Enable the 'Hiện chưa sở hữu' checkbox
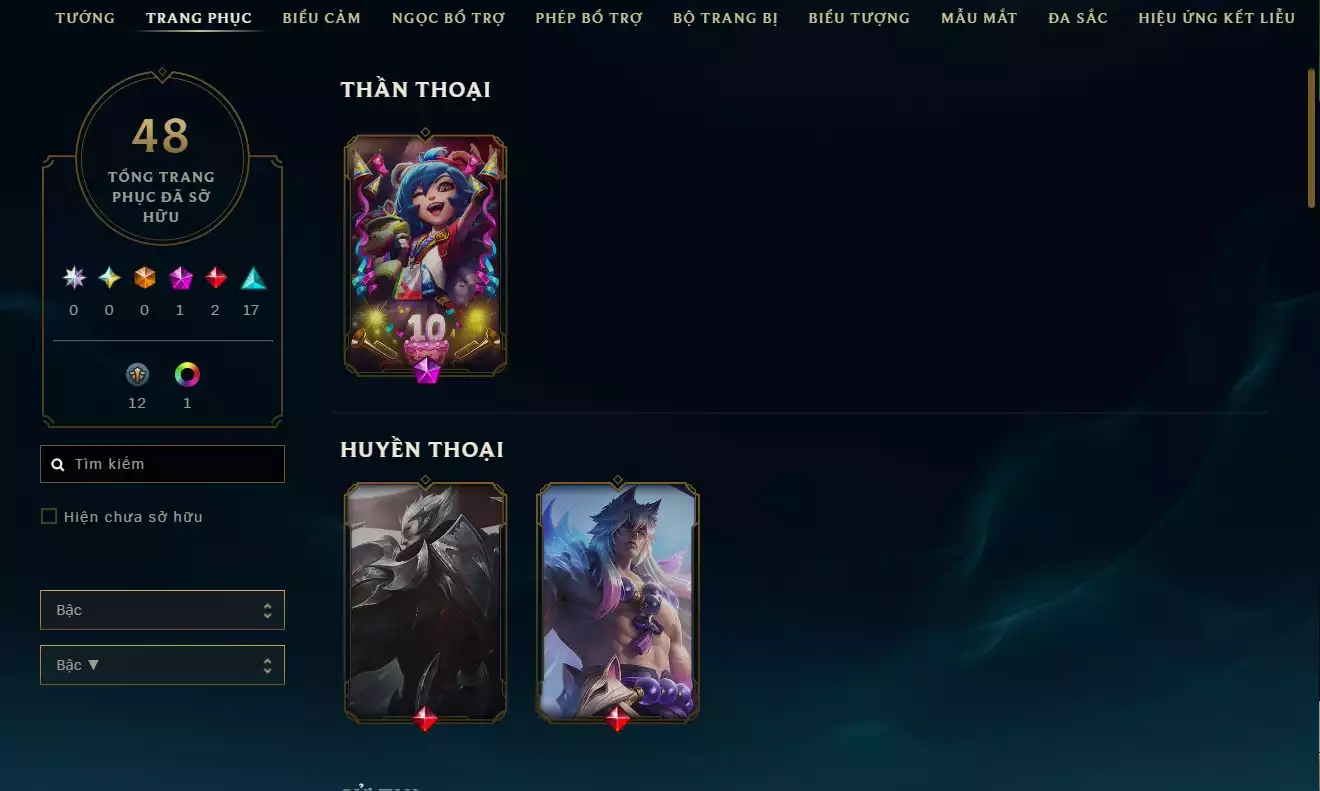Screen dimensions: 1320x791 click(x=49, y=516)
